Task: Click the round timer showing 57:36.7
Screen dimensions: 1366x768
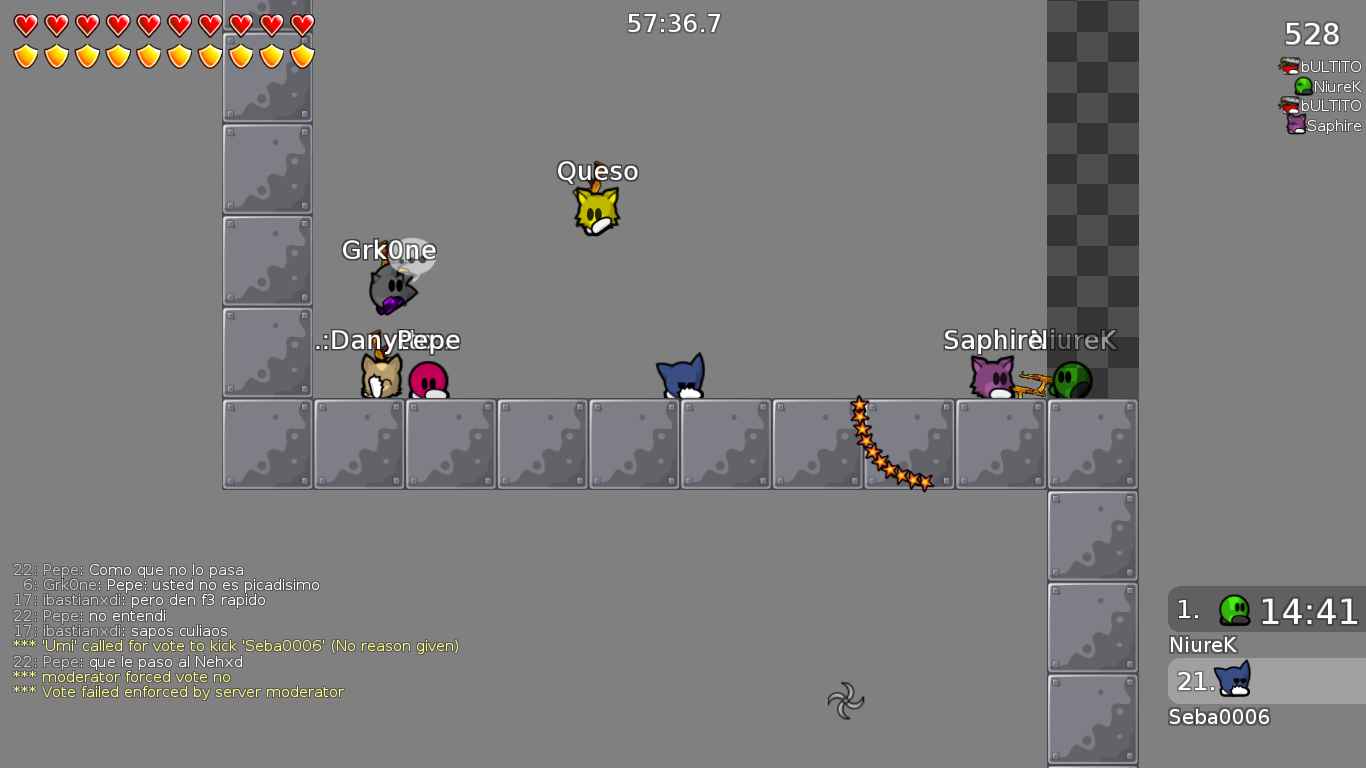Action: pos(672,23)
